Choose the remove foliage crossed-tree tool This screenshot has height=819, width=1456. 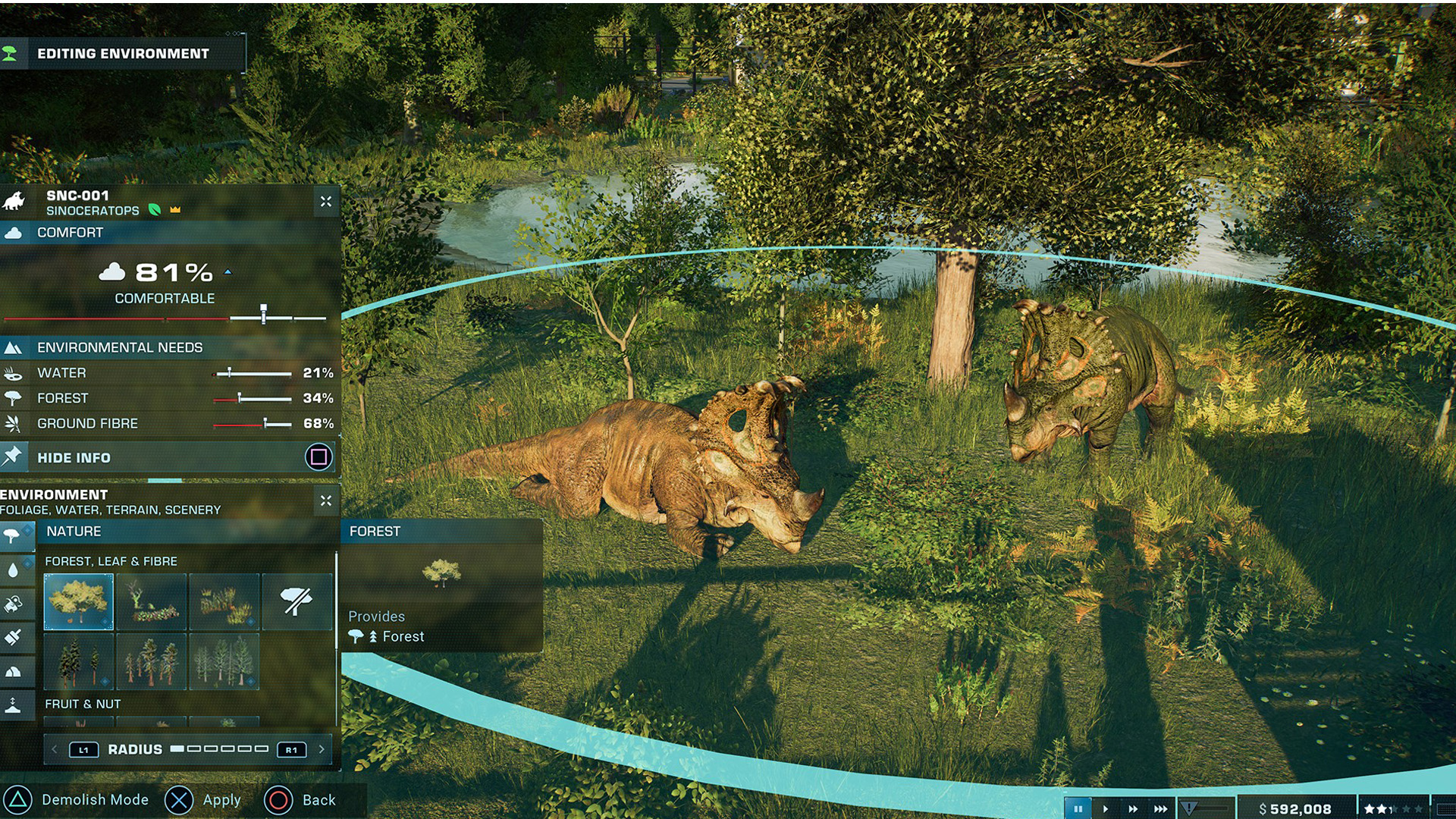(x=297, y=601)
